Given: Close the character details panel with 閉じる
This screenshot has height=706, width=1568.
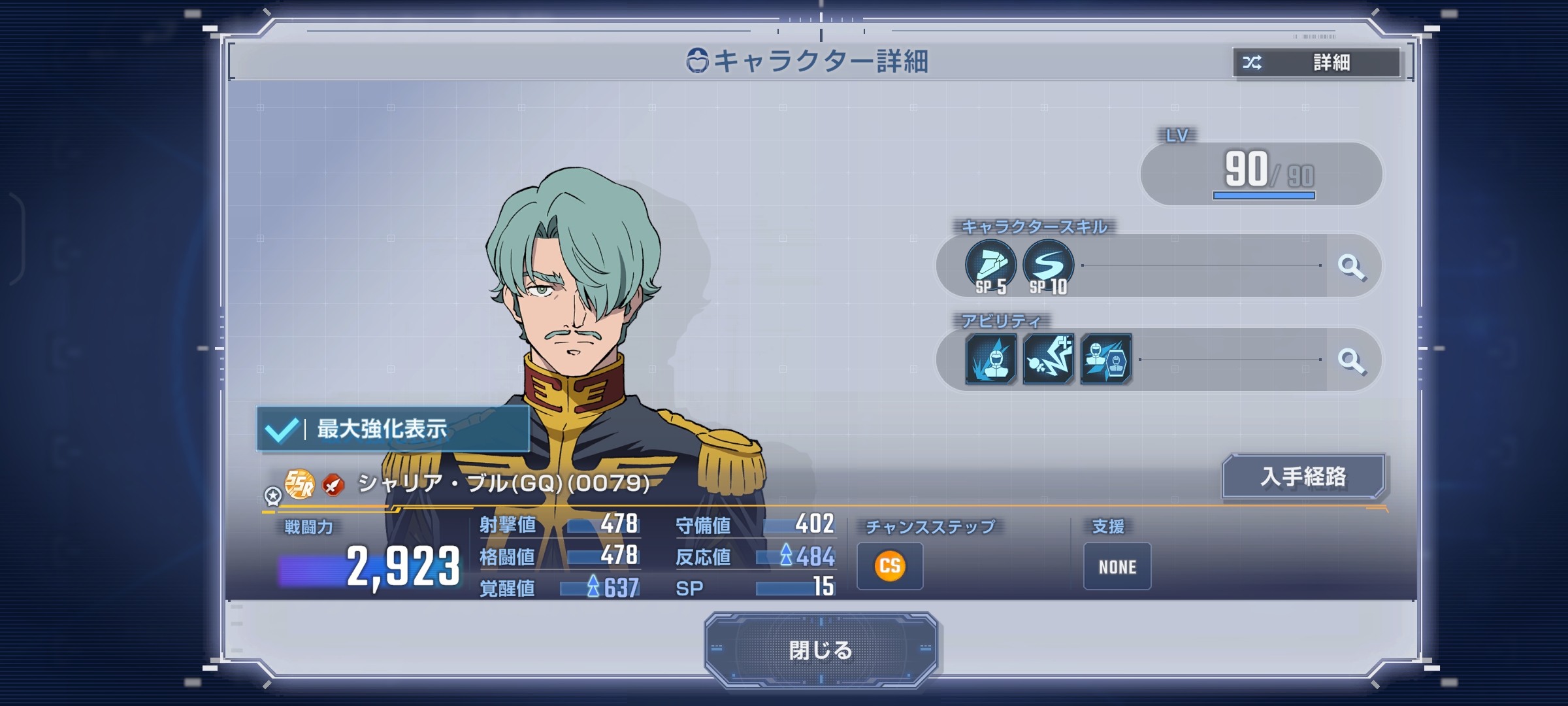Looking at the screenshot, I should [821, 650].
